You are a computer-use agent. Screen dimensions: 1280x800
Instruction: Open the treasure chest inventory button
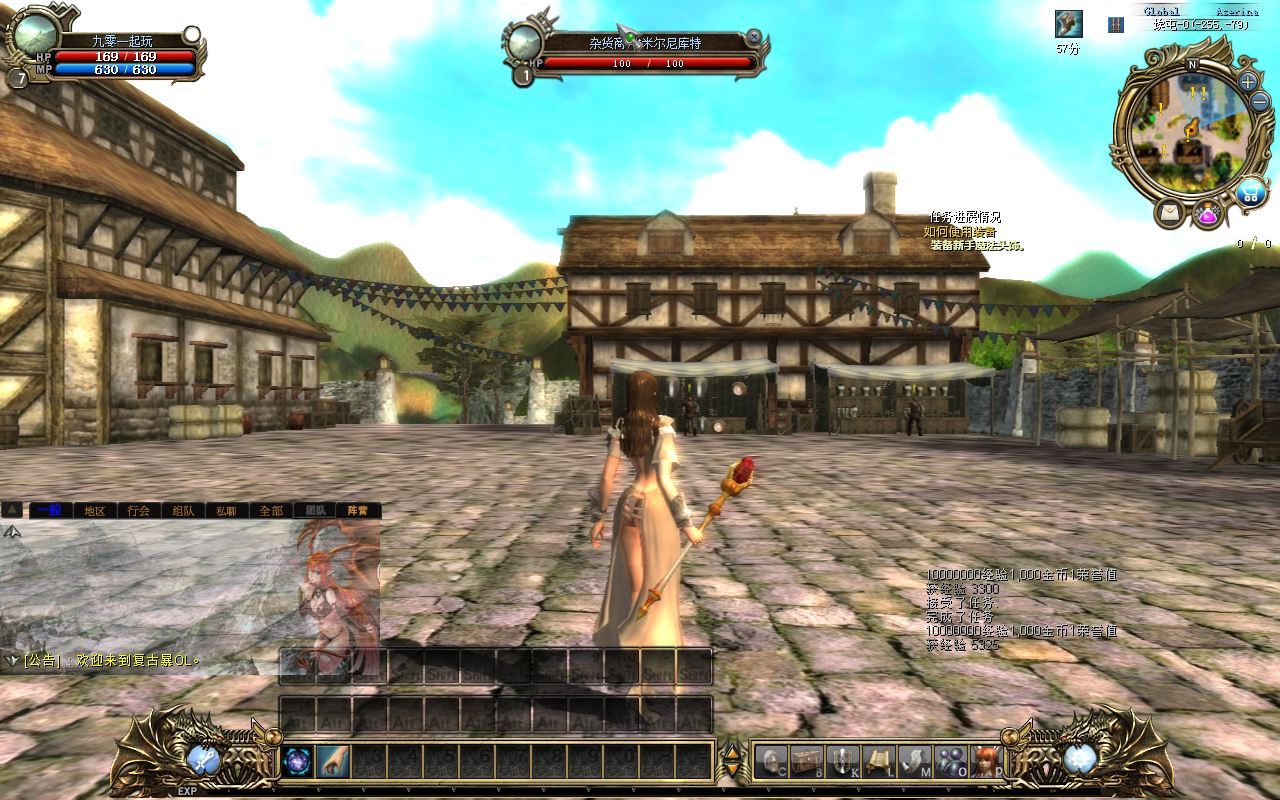(x=806, y=762)
